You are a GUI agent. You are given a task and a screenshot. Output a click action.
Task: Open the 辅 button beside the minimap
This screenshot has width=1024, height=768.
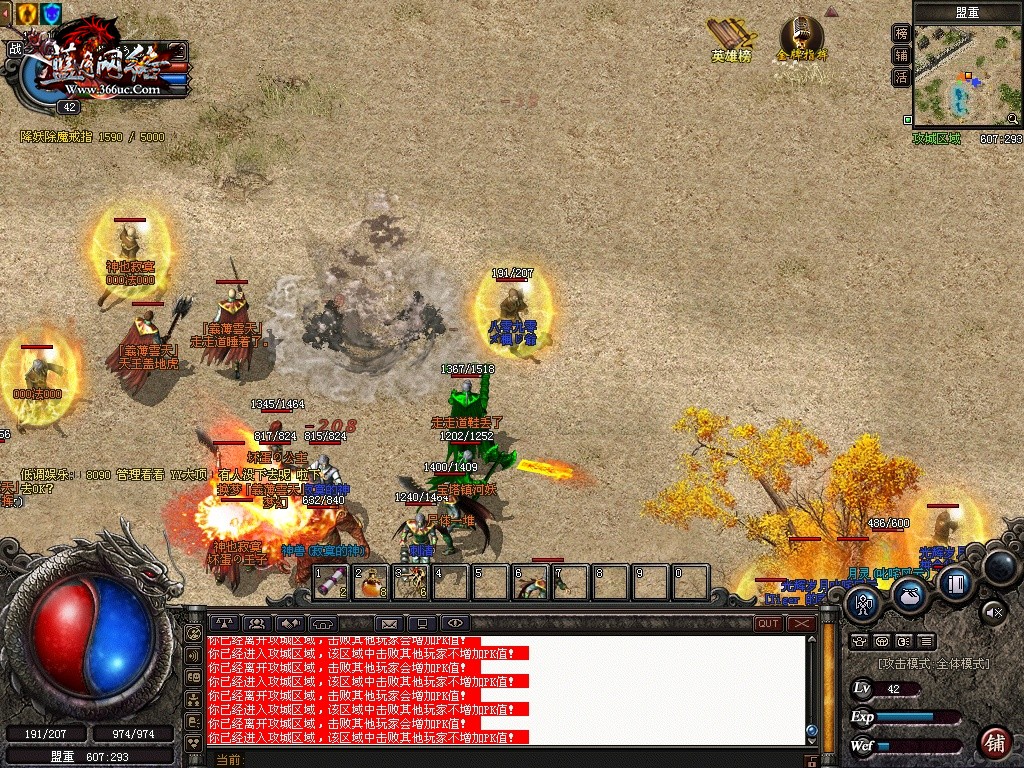pos(901,56)
